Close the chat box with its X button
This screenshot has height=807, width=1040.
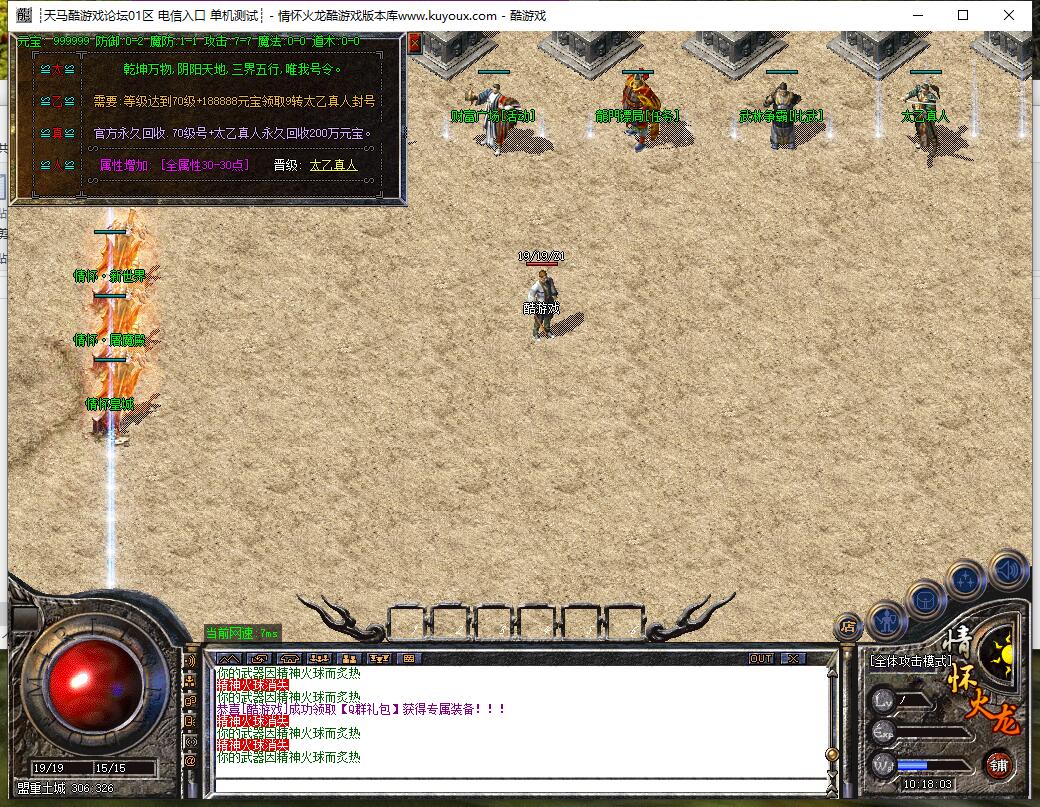coord(792,658)
